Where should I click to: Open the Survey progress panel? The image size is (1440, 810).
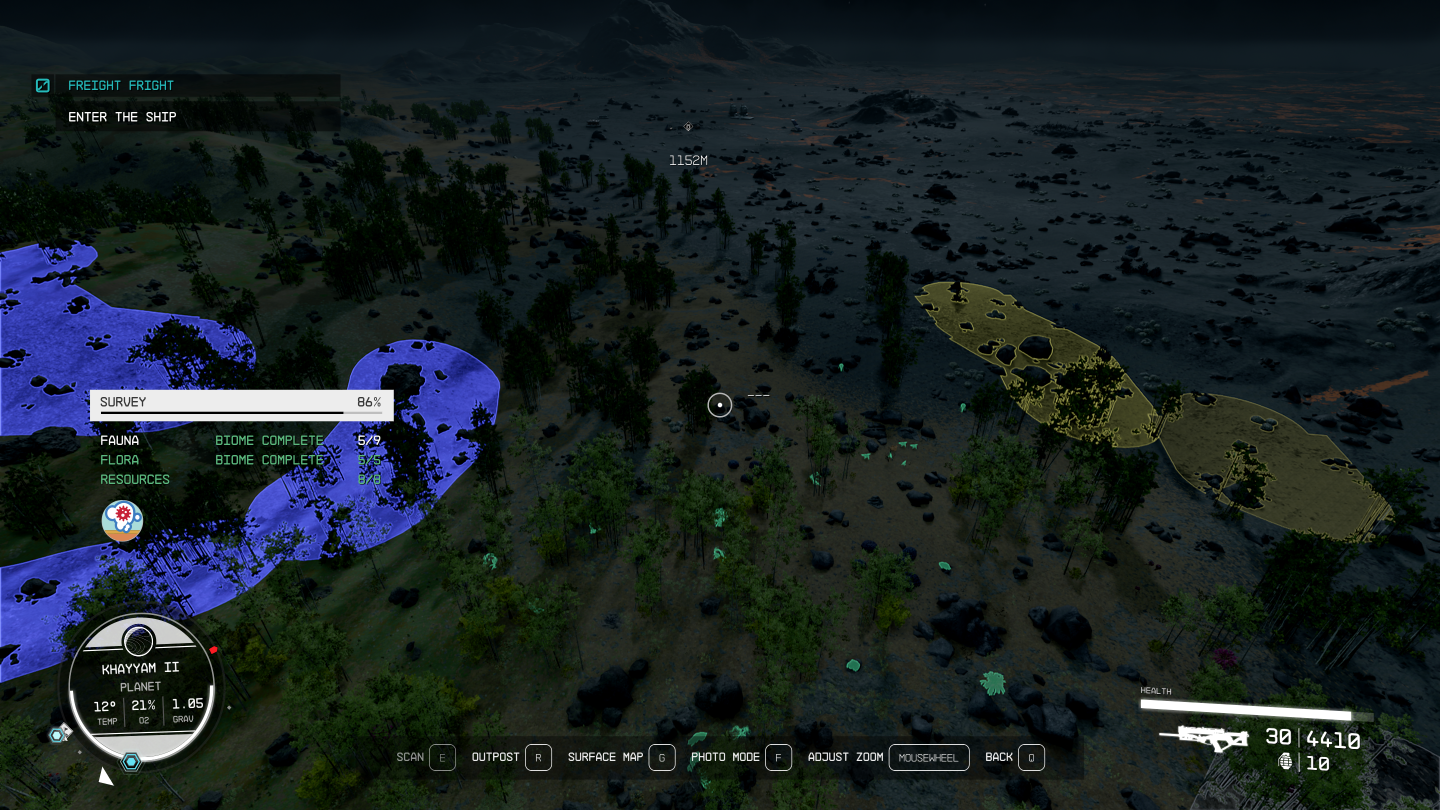tap(241, 403)
